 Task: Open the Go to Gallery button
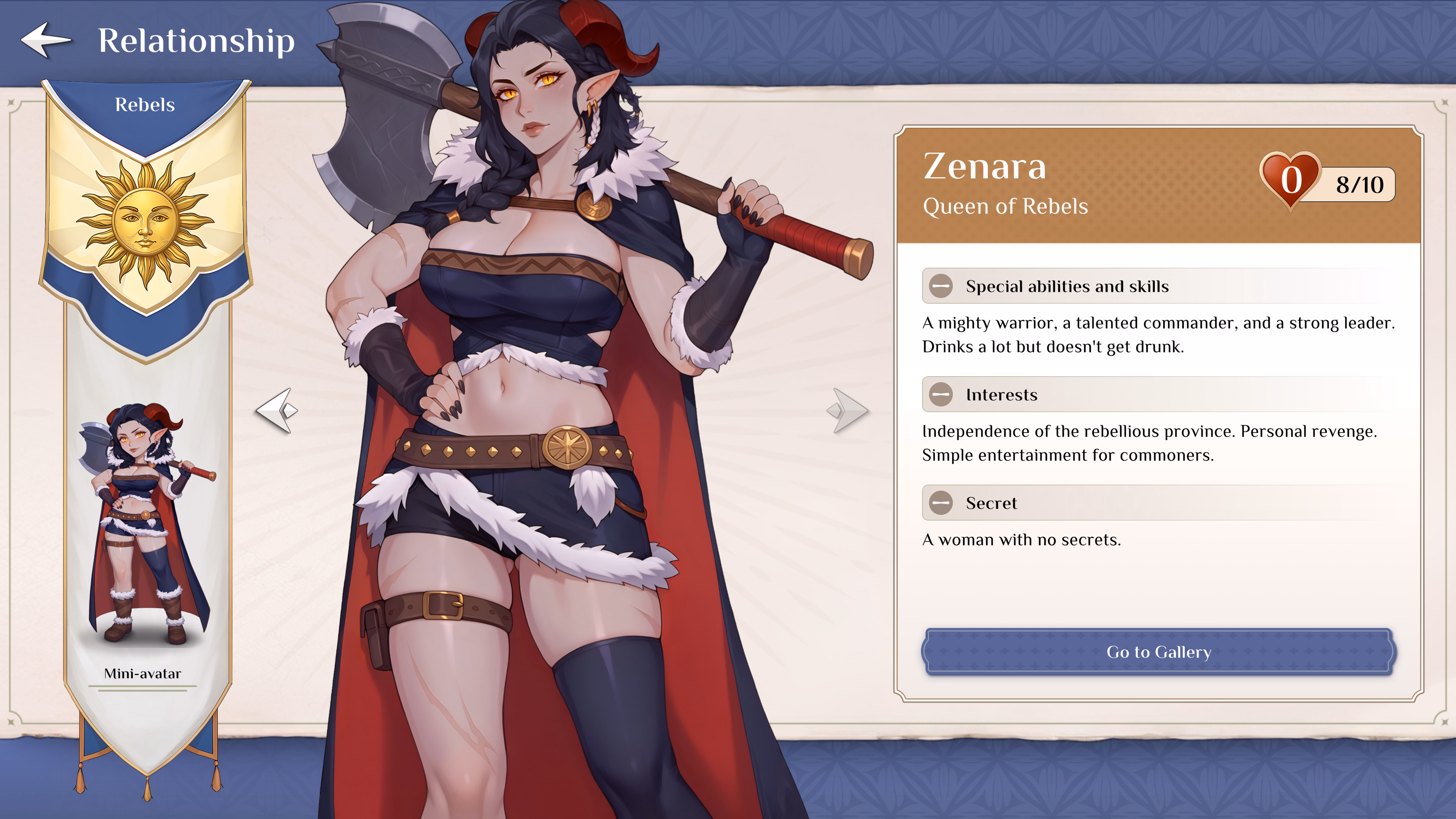pyautogui.click(x=1159, y=652)
